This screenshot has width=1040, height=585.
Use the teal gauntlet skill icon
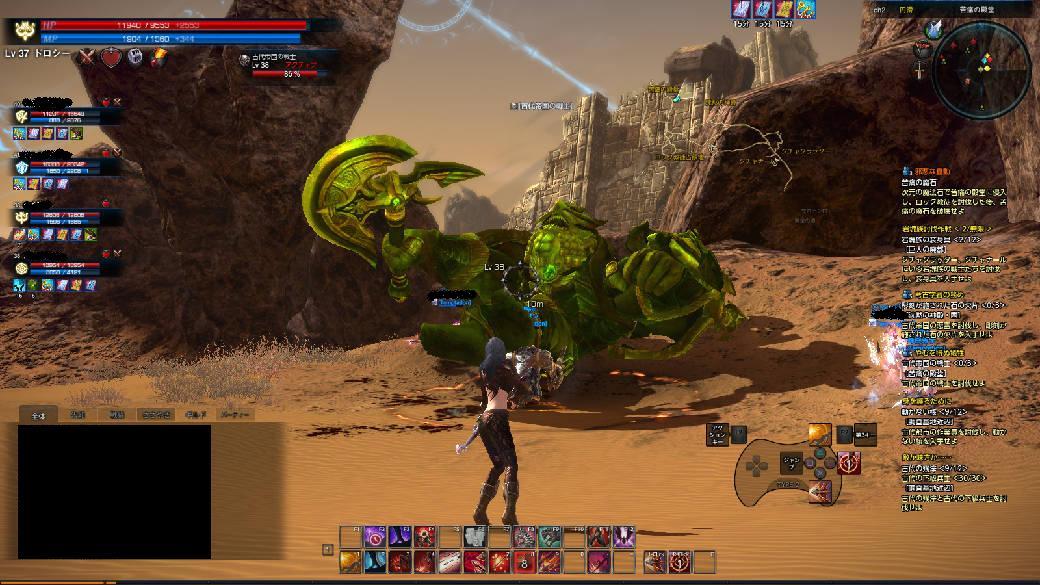pyautogui.click(x=550, y=537)
